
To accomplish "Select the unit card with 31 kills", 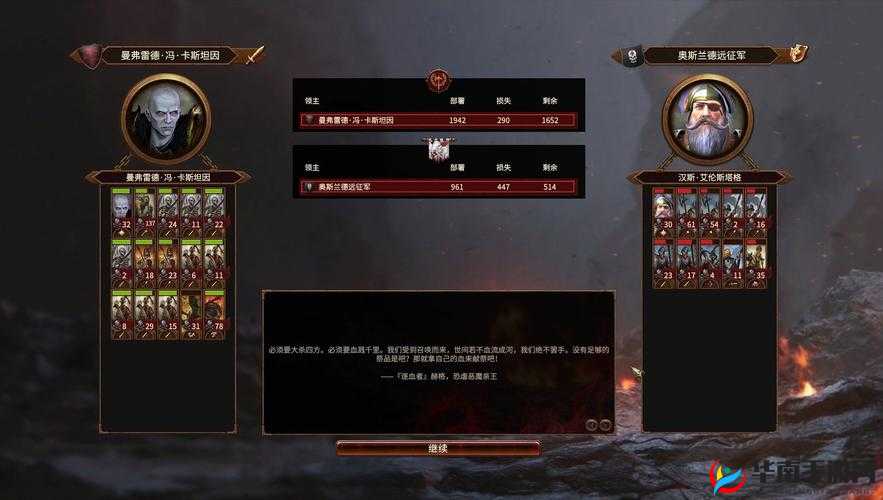I will 192,313.
